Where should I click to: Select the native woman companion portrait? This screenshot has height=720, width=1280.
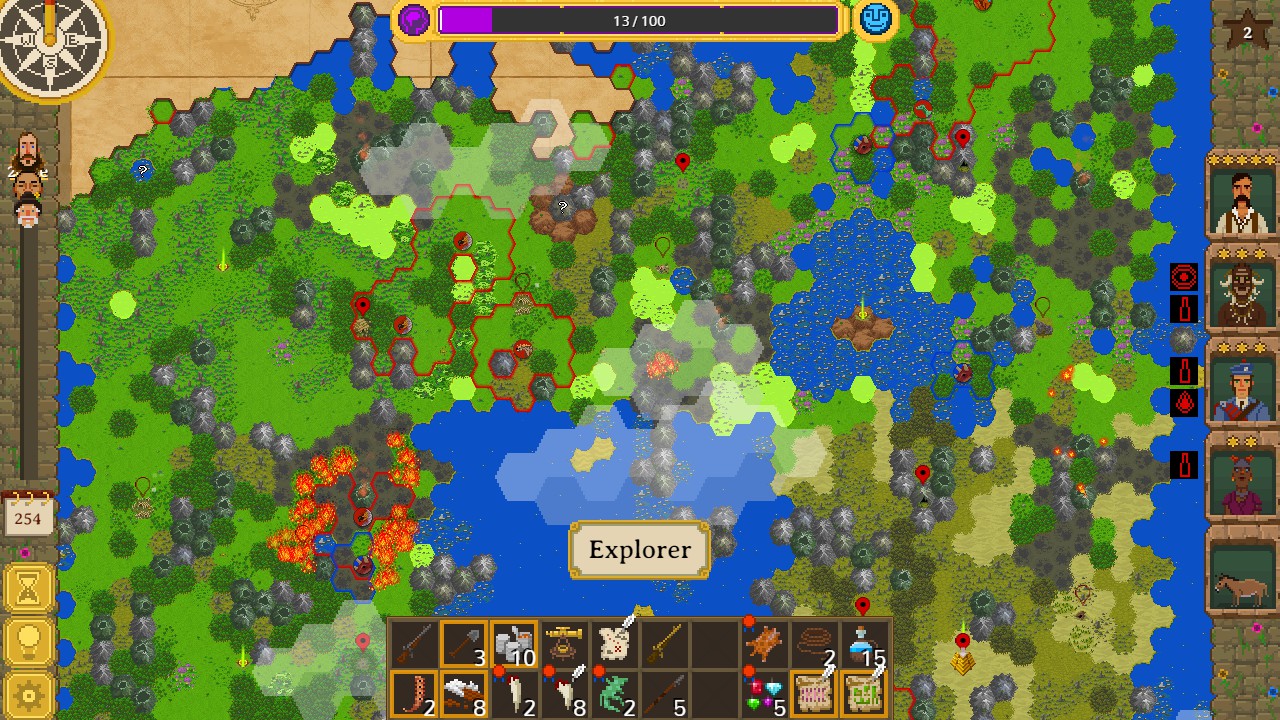click(1244, 478)
